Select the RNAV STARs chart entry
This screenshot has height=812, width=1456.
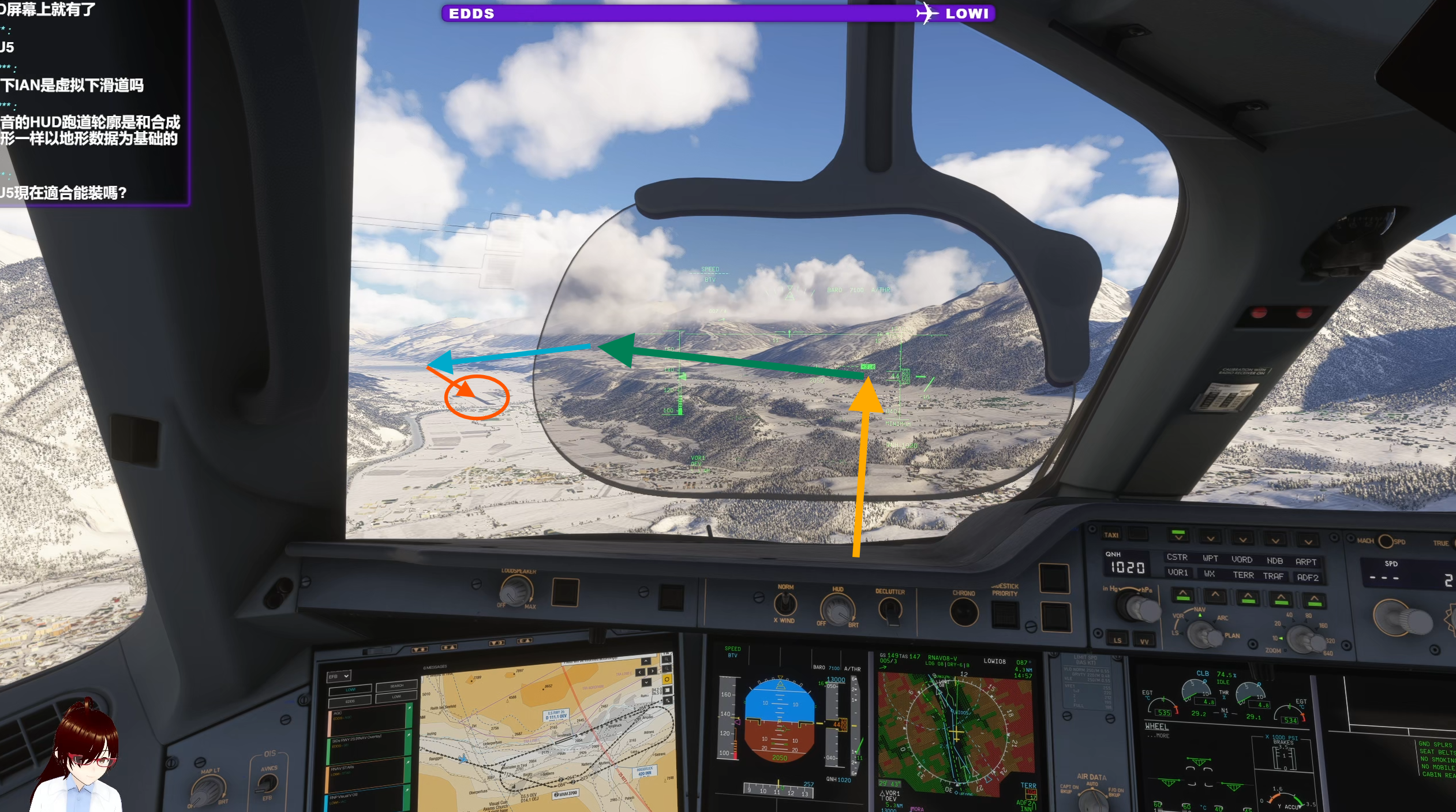pos(366,771)
